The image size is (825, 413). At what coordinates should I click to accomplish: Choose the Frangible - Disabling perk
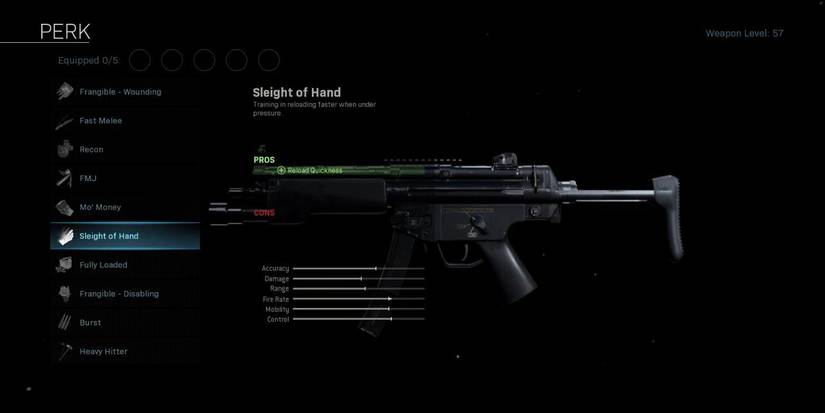pyautogui.click(x=119, y=294)
